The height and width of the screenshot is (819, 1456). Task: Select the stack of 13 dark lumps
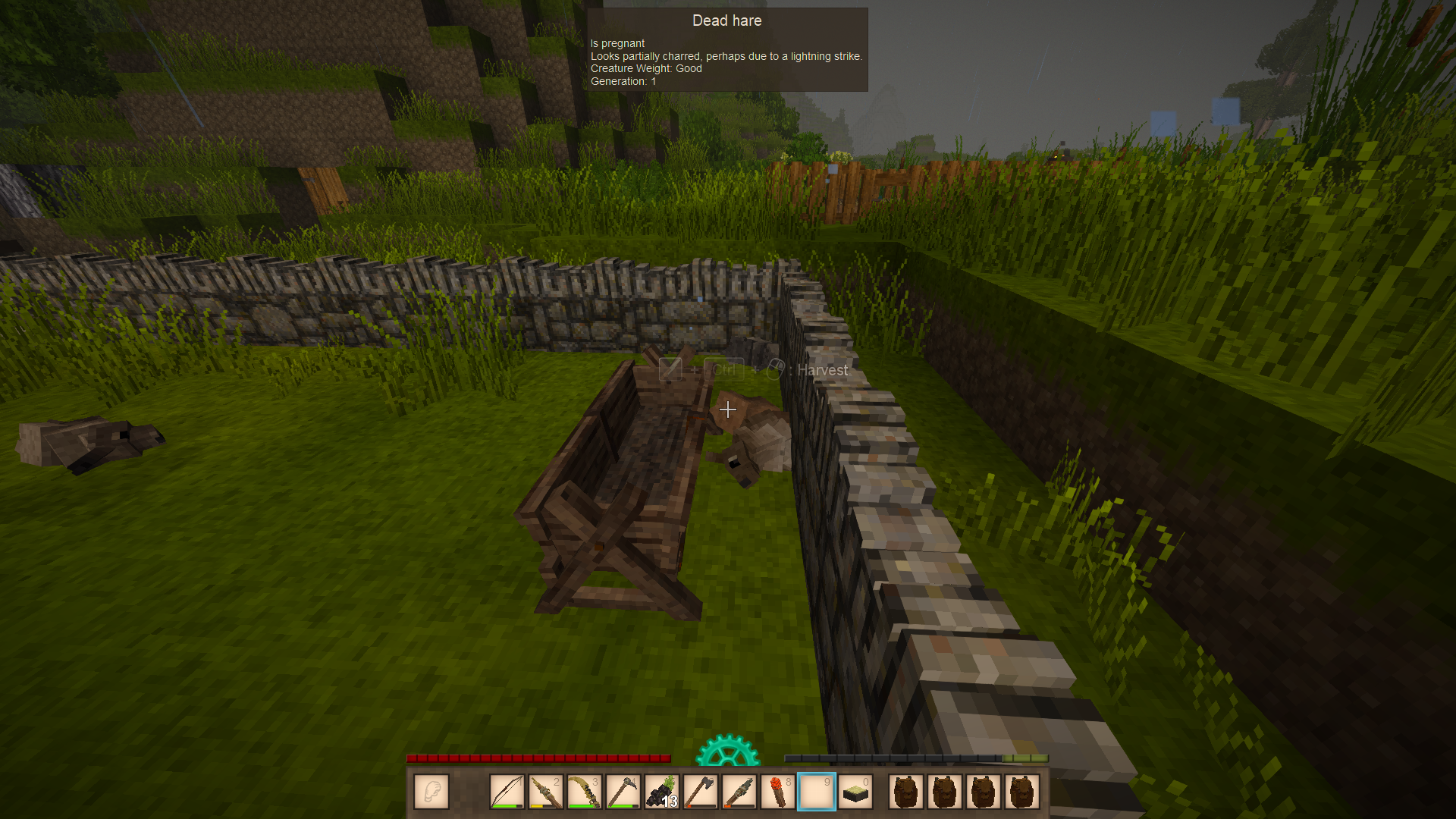(x=662, y=792)
